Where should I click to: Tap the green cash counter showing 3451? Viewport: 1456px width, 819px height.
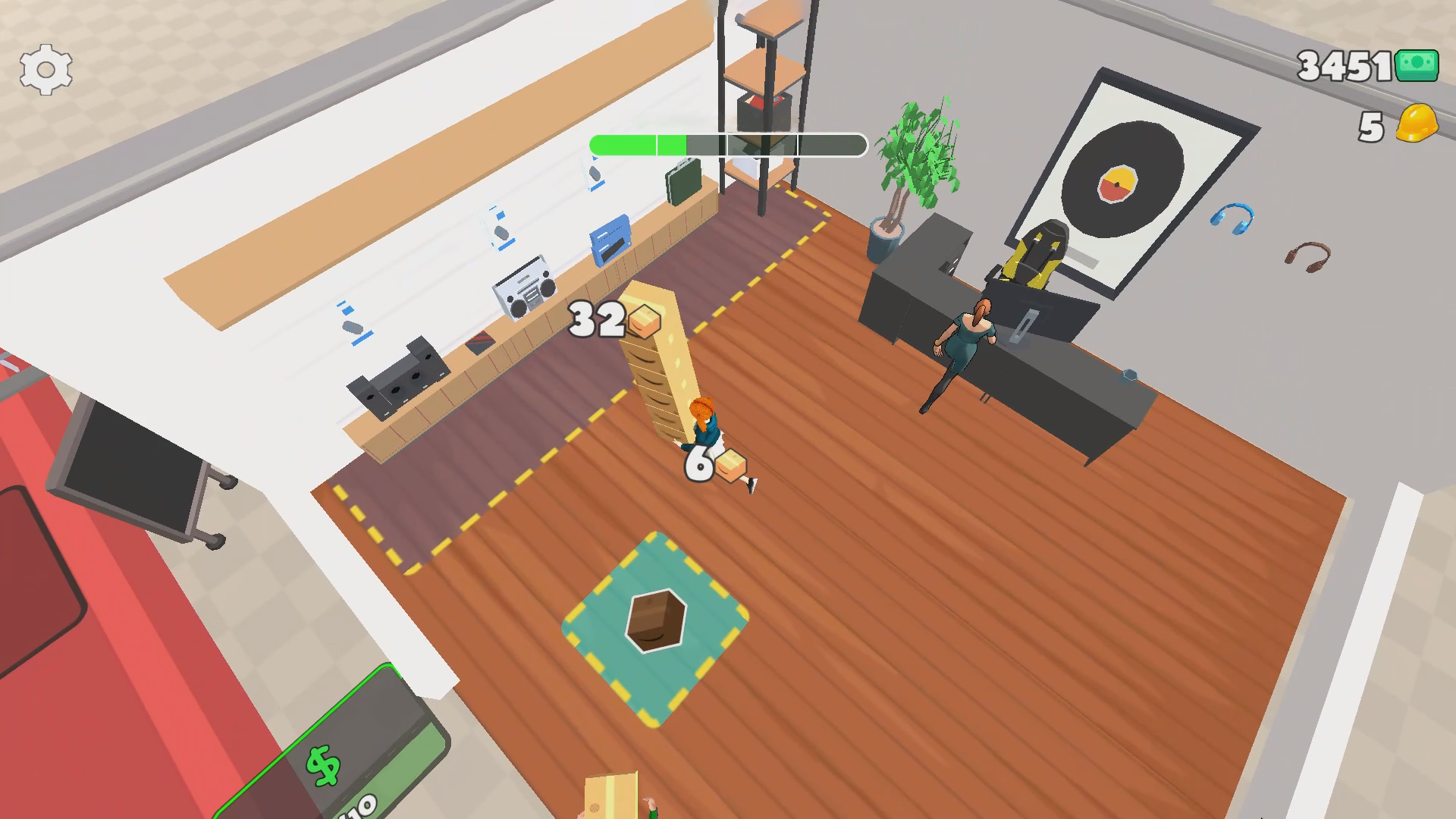(1357, 68)
